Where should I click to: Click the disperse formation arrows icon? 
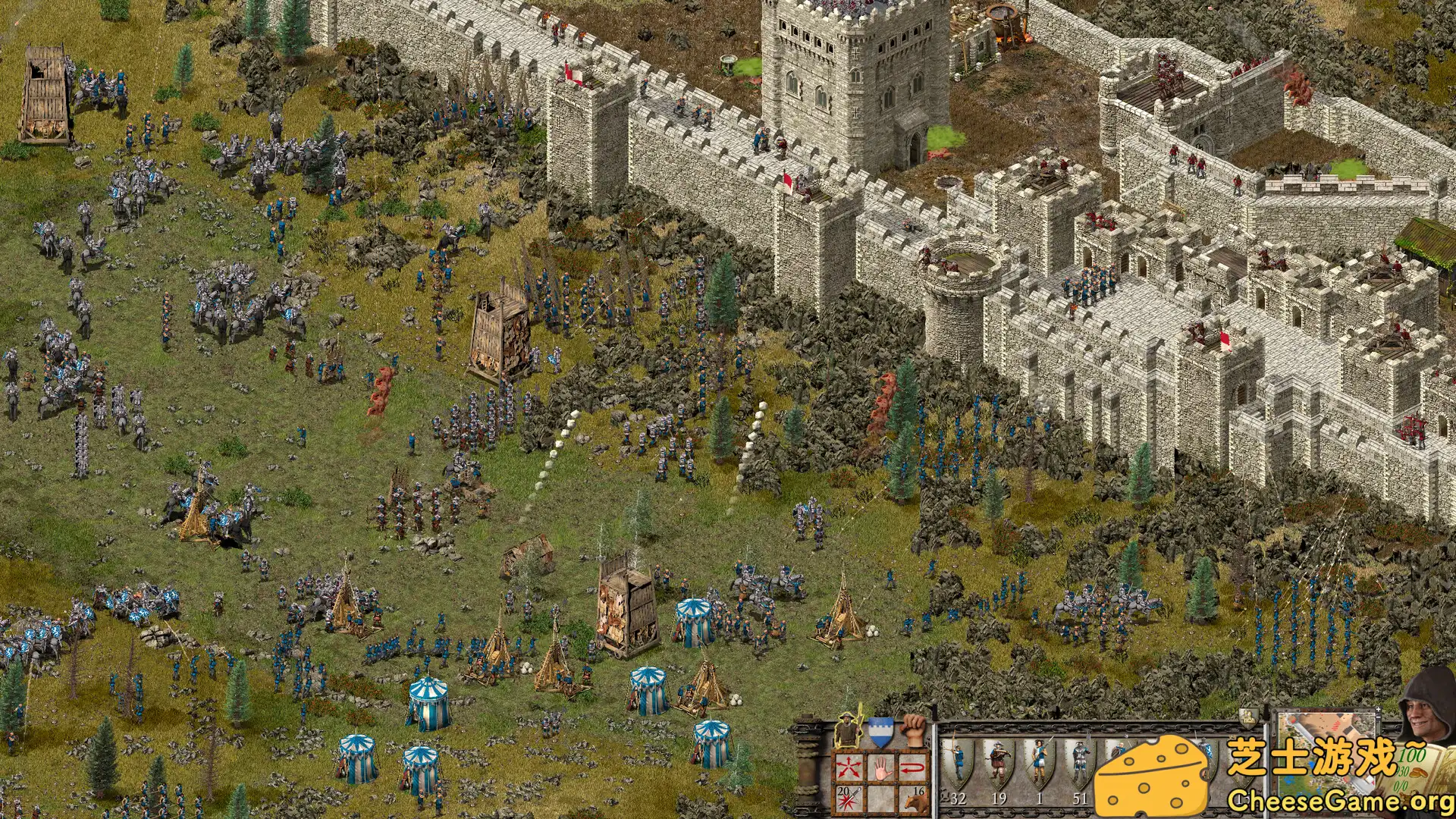[849, 767]
